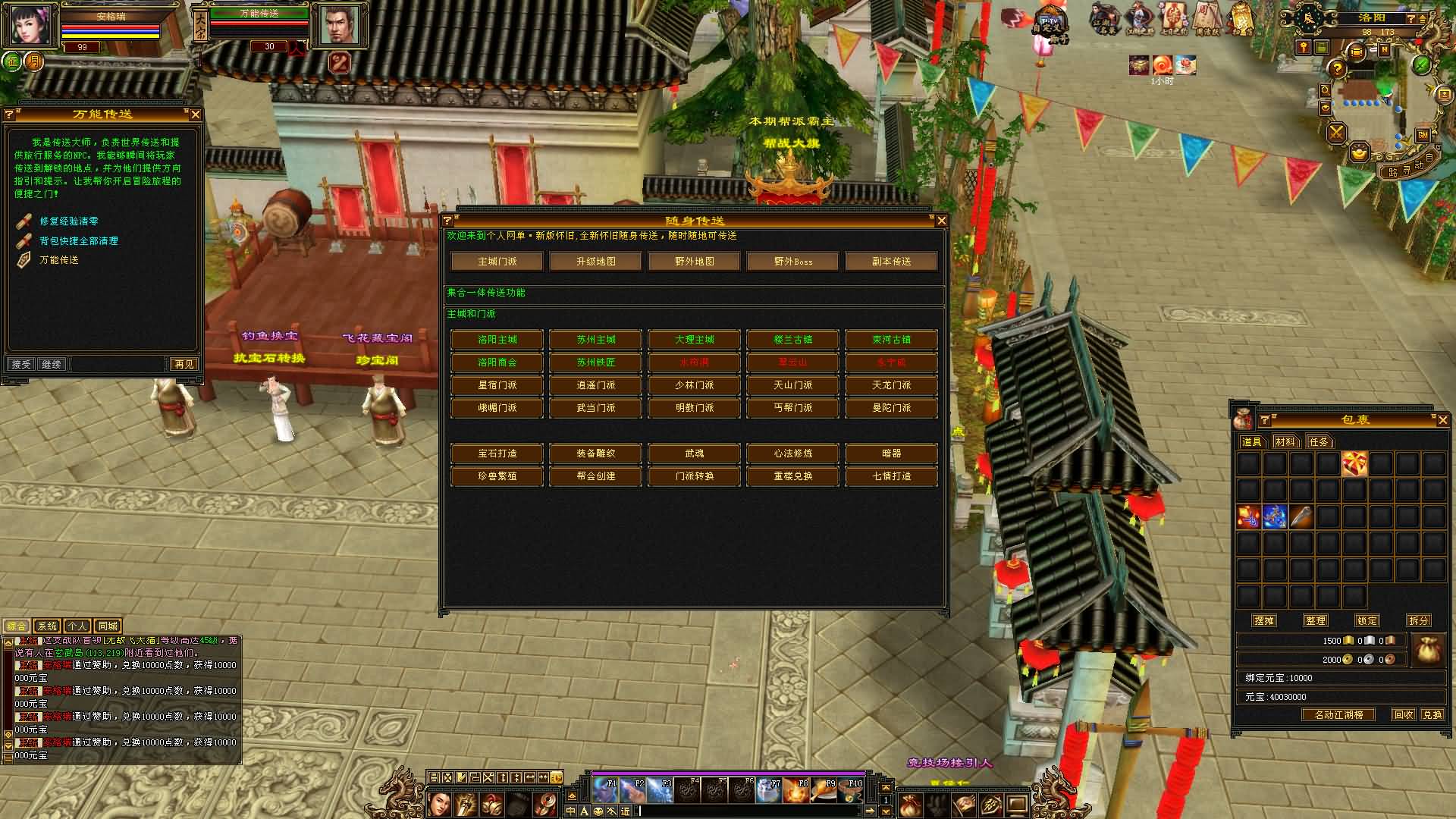Travel to 大理主城

point(694,340)
